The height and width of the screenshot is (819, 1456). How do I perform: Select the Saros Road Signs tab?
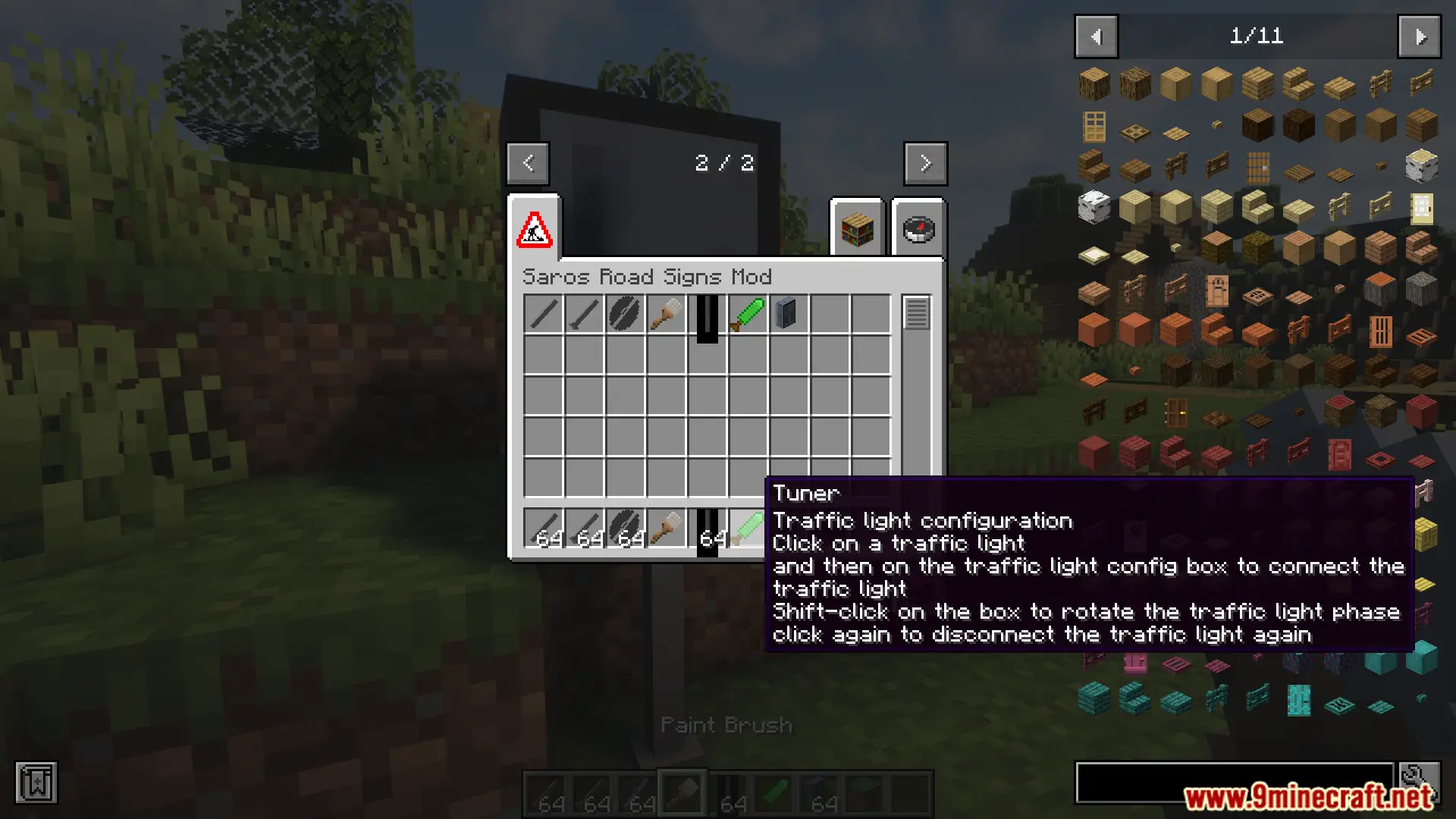coord(535,229)
